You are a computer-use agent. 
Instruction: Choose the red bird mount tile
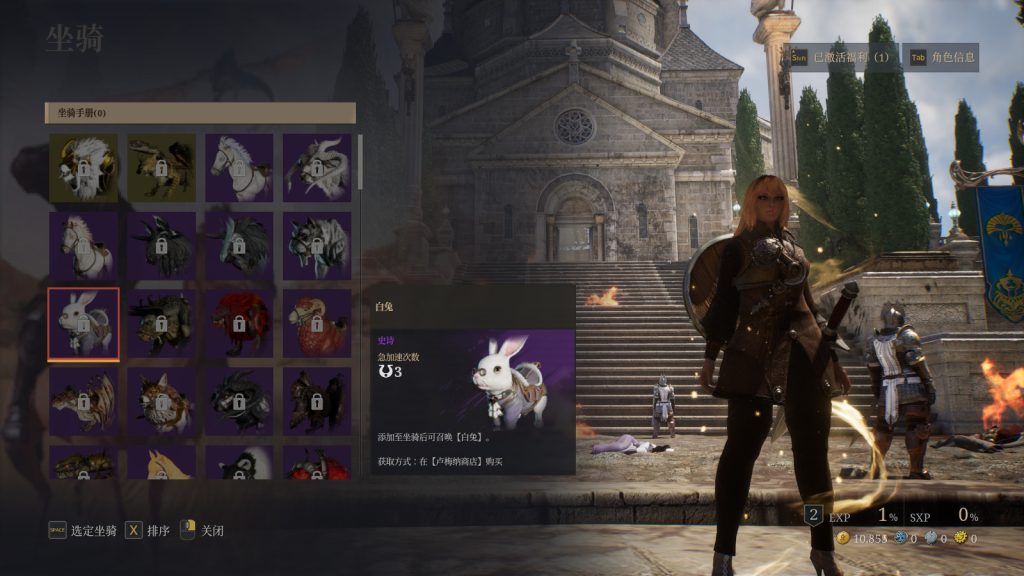[317, 324]
